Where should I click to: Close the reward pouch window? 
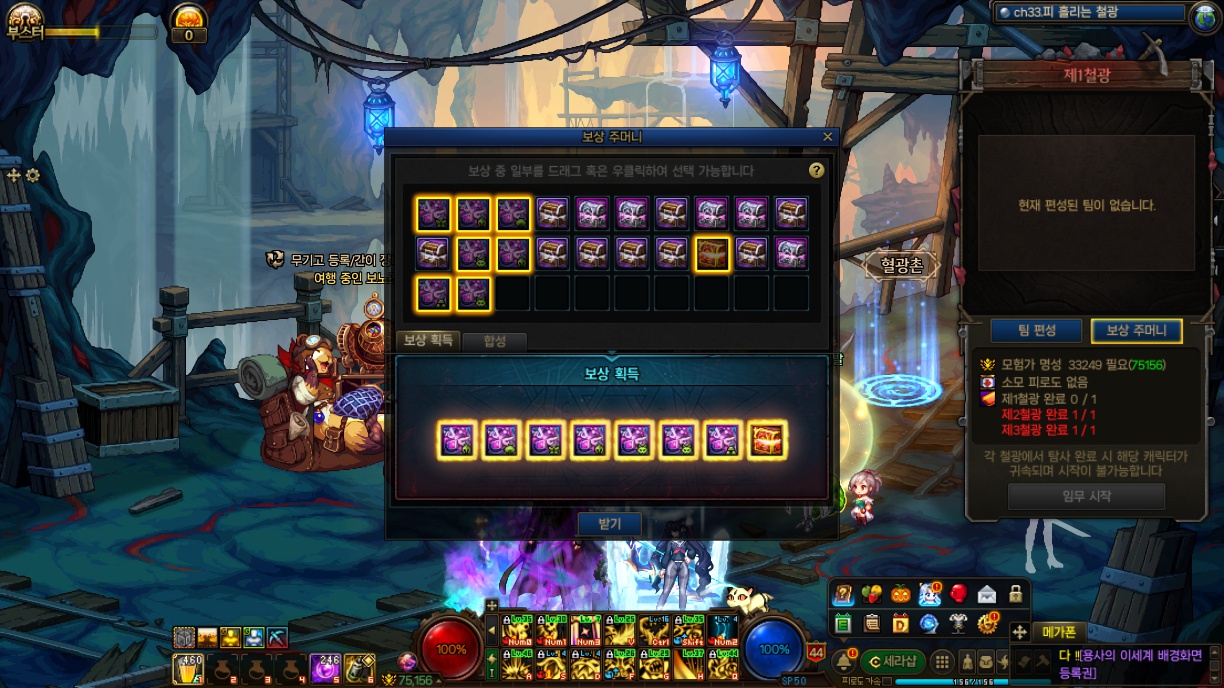pos(827,137)
